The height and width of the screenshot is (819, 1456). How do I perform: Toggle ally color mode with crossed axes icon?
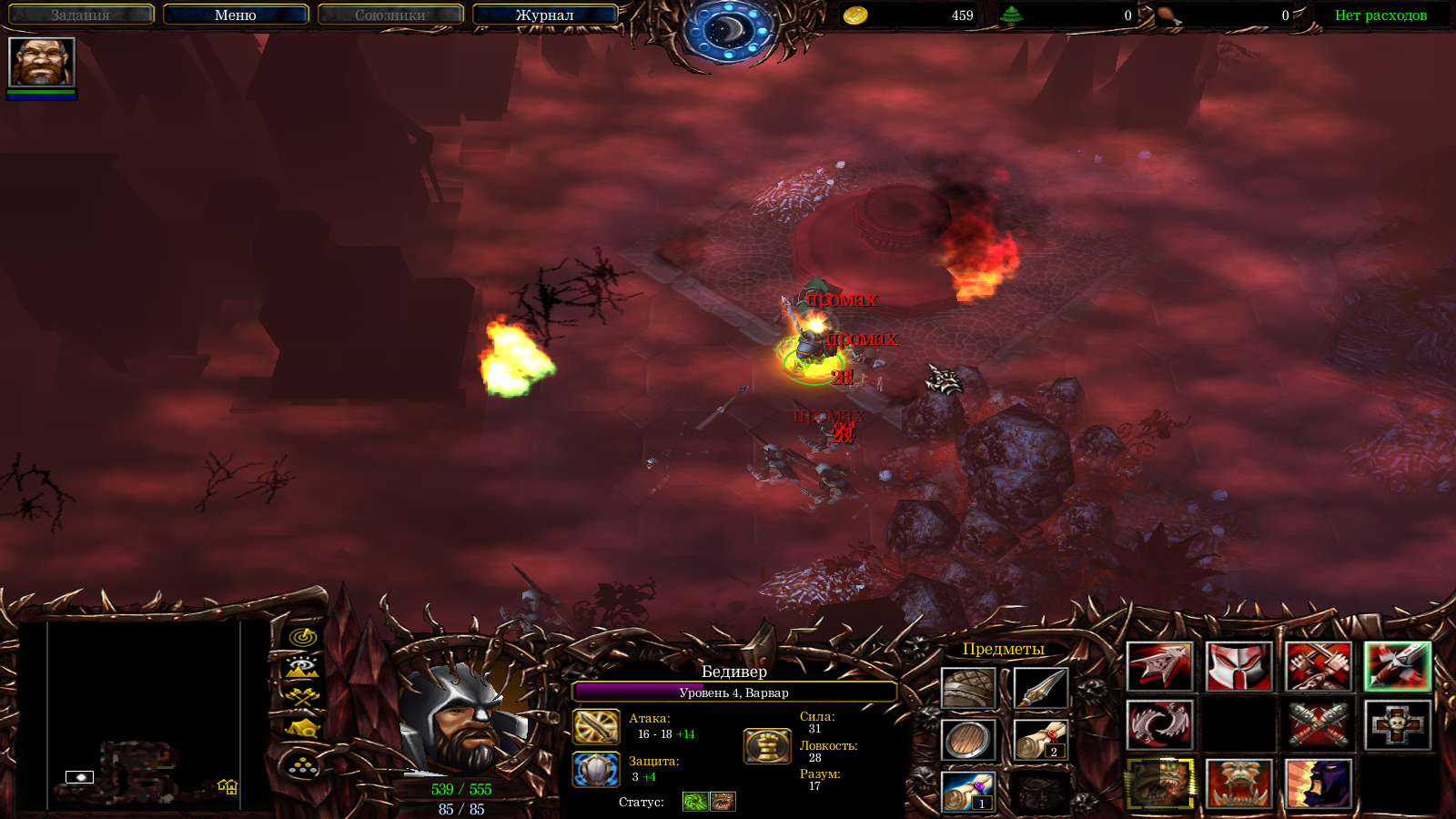point(302,697)
